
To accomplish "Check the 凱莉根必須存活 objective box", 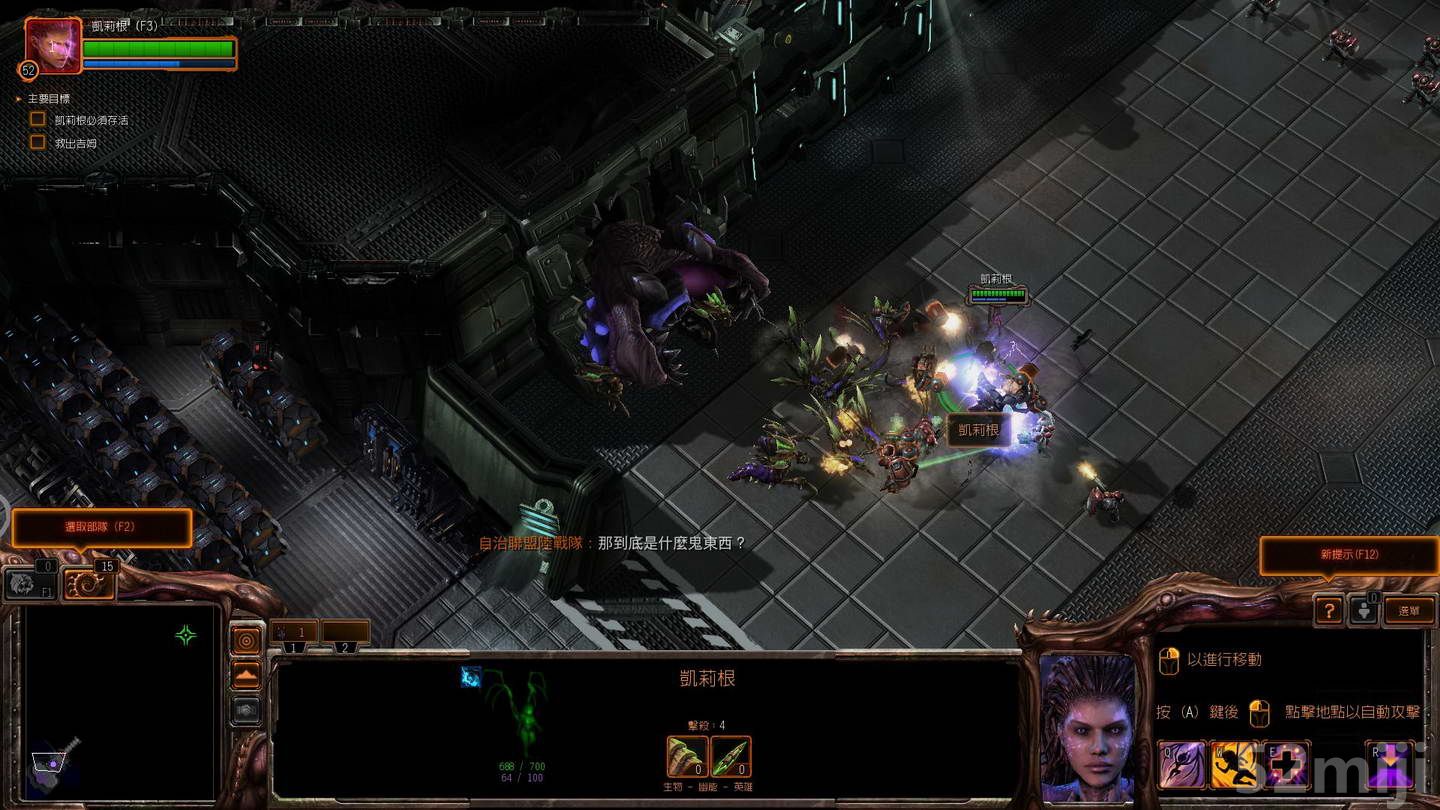I will [x=37, y=118].
